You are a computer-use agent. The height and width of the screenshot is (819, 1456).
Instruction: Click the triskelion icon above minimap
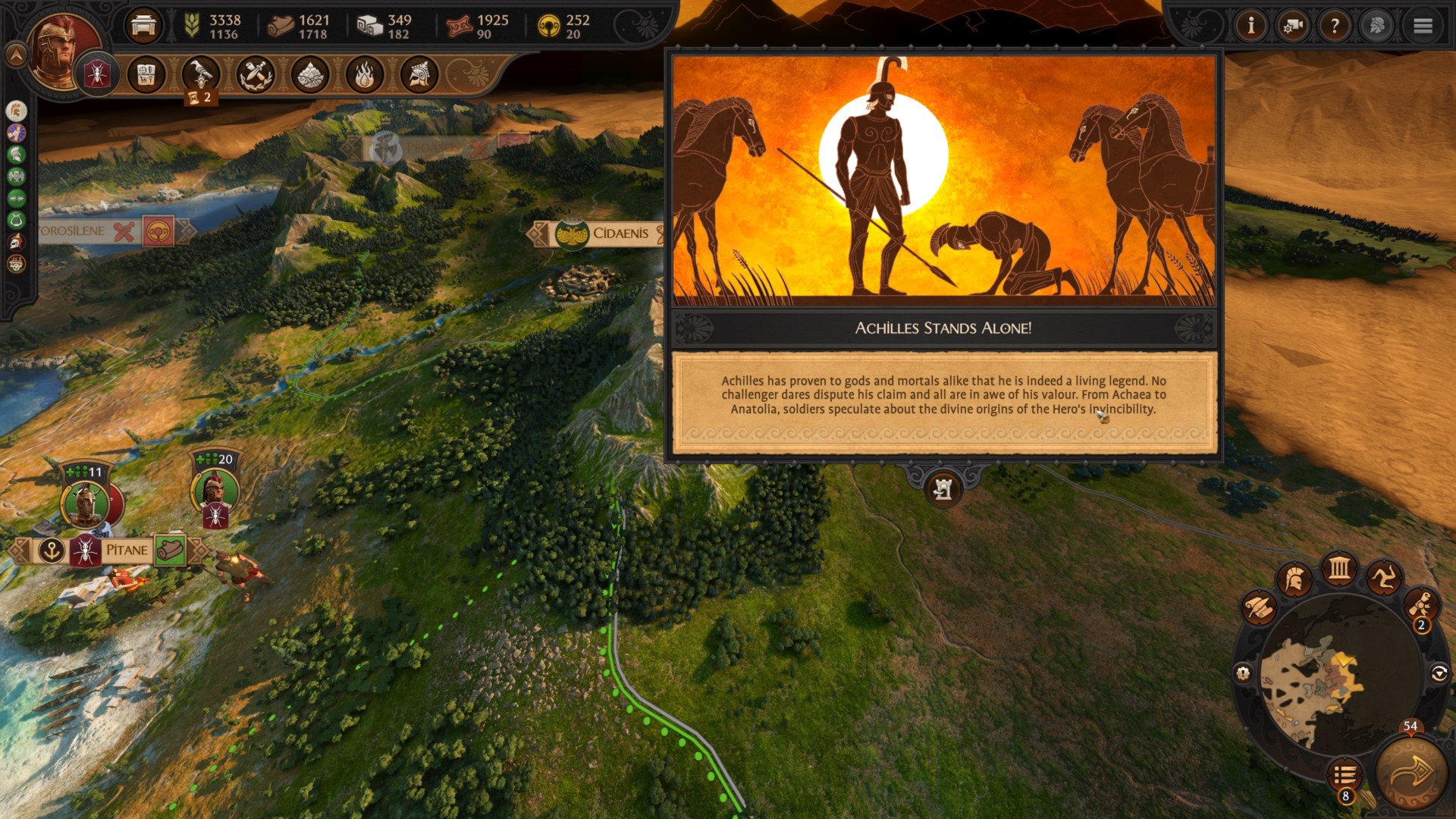click(1383, 580)
